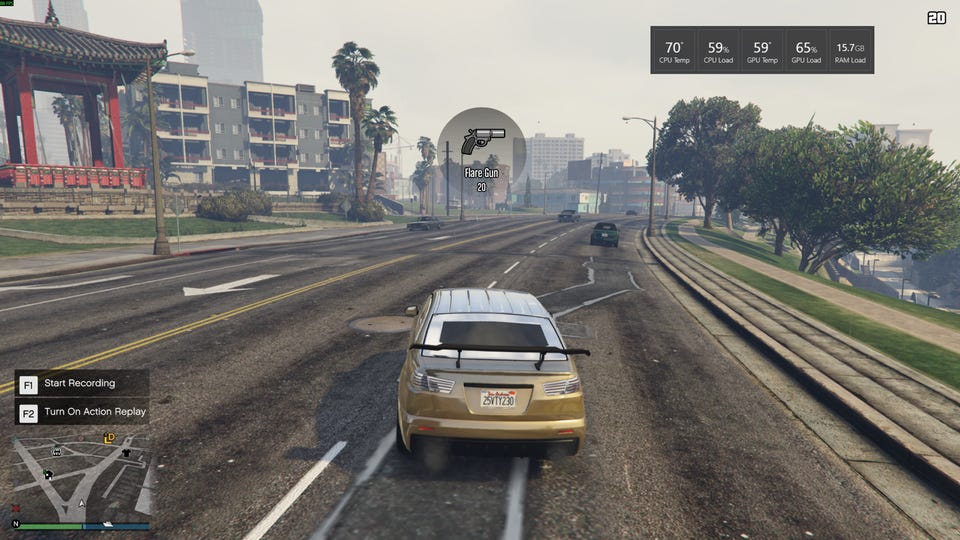Click the Start Recording option
This screenshot has width=960, height=540.
tap(80, 383)
